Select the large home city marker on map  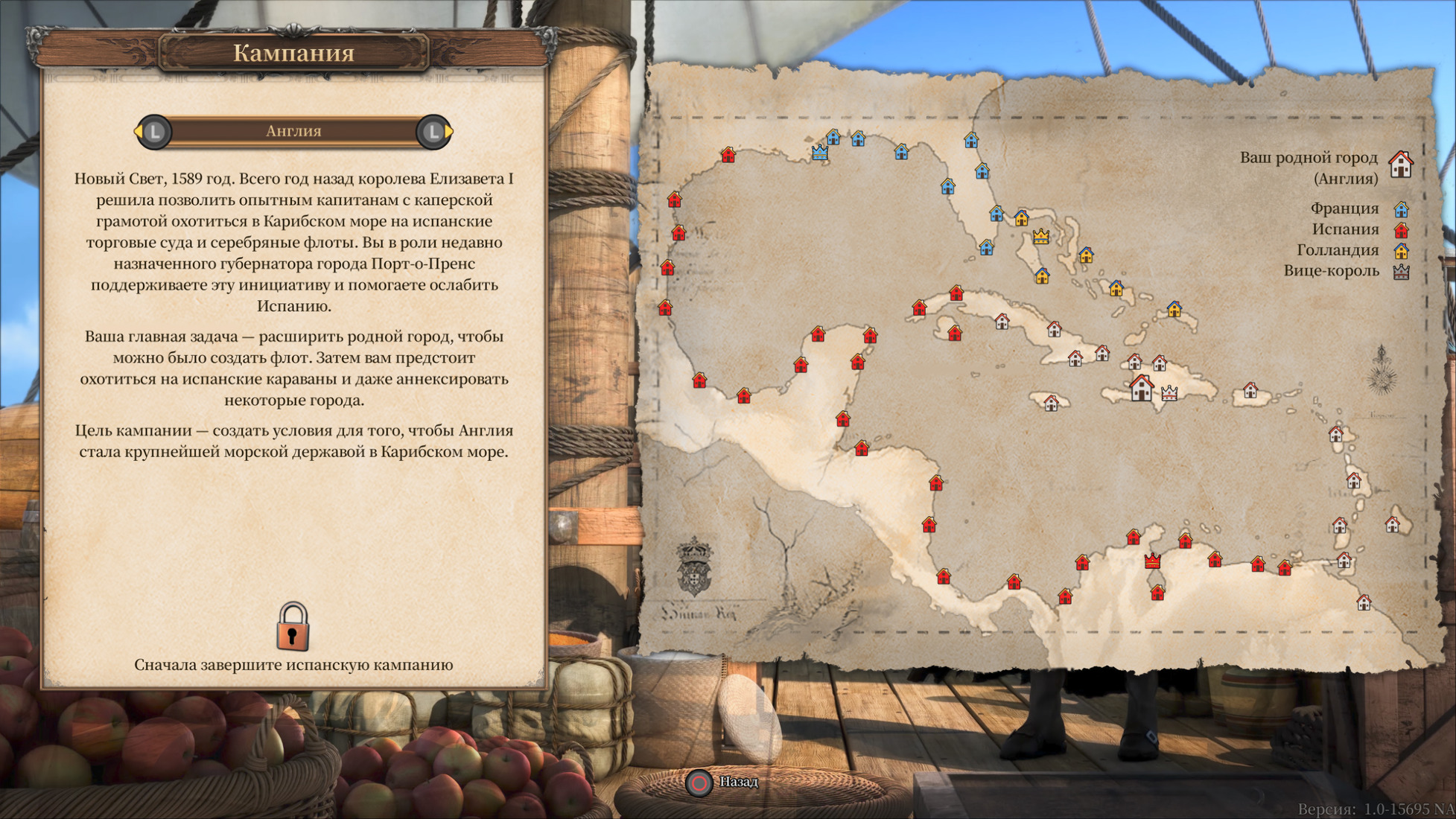(x=1141, y=388)
